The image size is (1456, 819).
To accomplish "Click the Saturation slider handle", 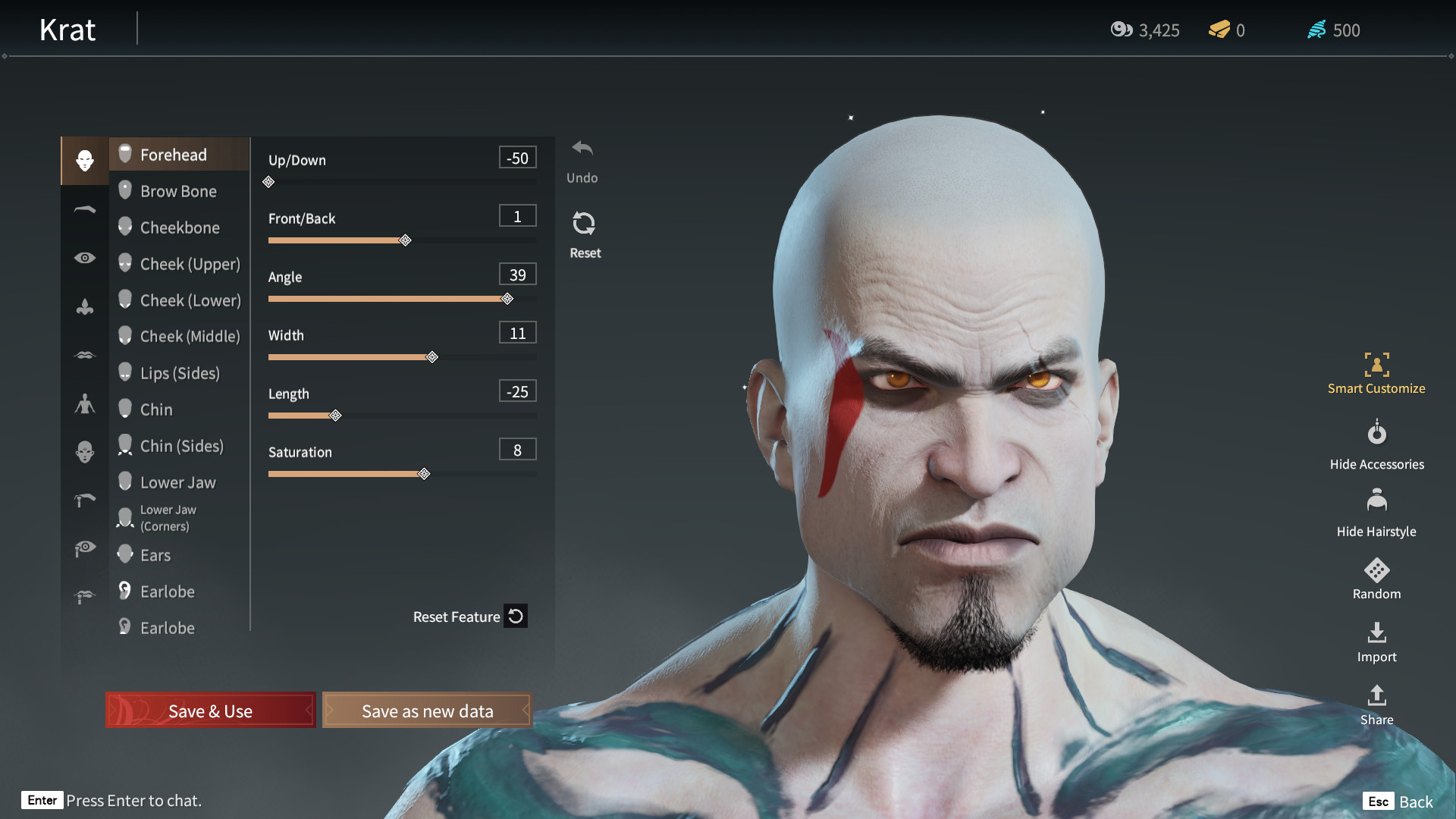I will click(425, 474).
